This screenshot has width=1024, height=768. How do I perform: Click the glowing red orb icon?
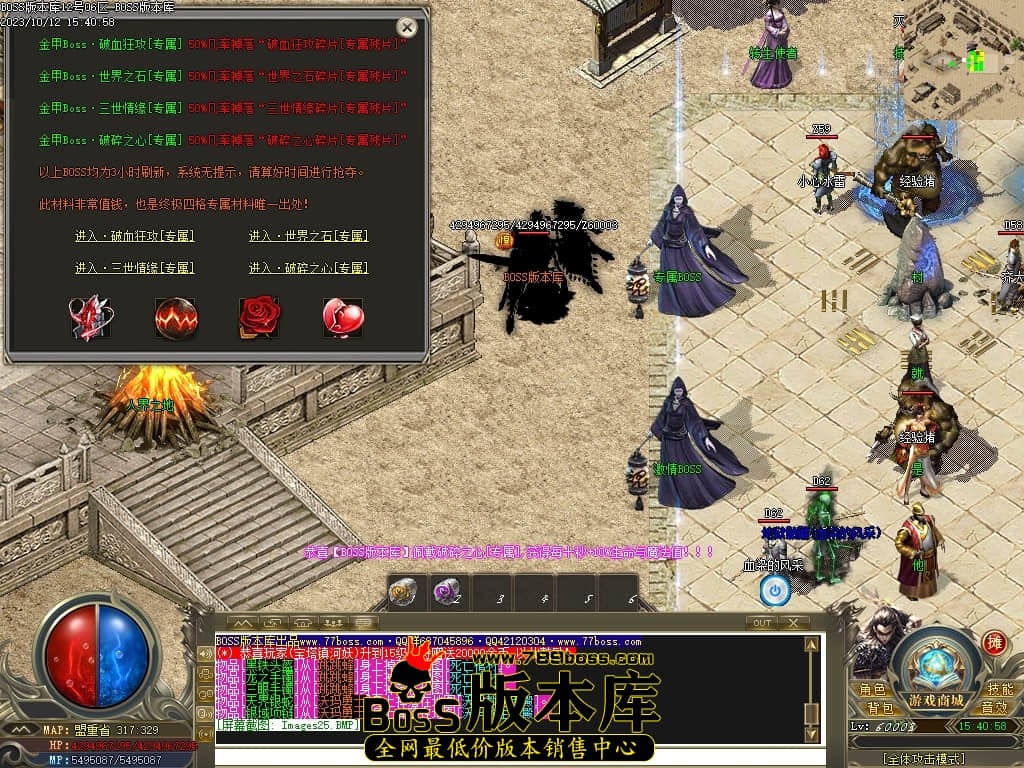tap(176, 317)
